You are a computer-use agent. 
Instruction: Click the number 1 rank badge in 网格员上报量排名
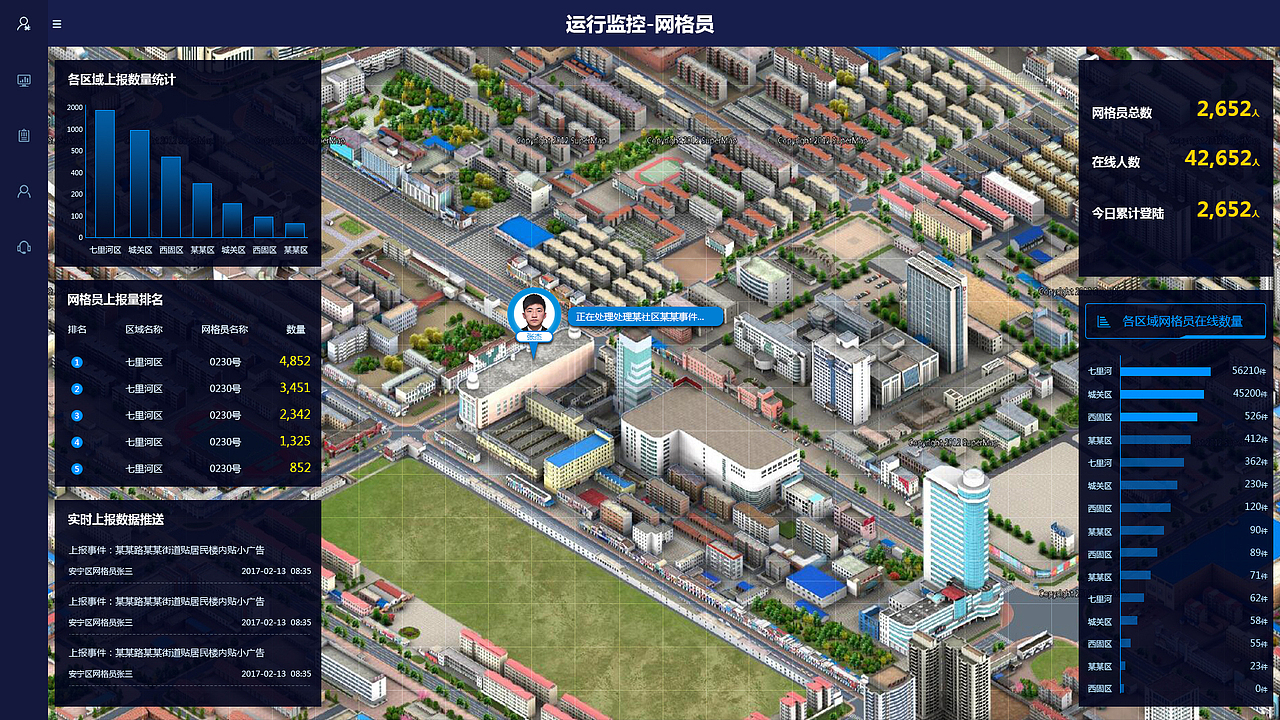pyautogui.click(x=77, y=361)
